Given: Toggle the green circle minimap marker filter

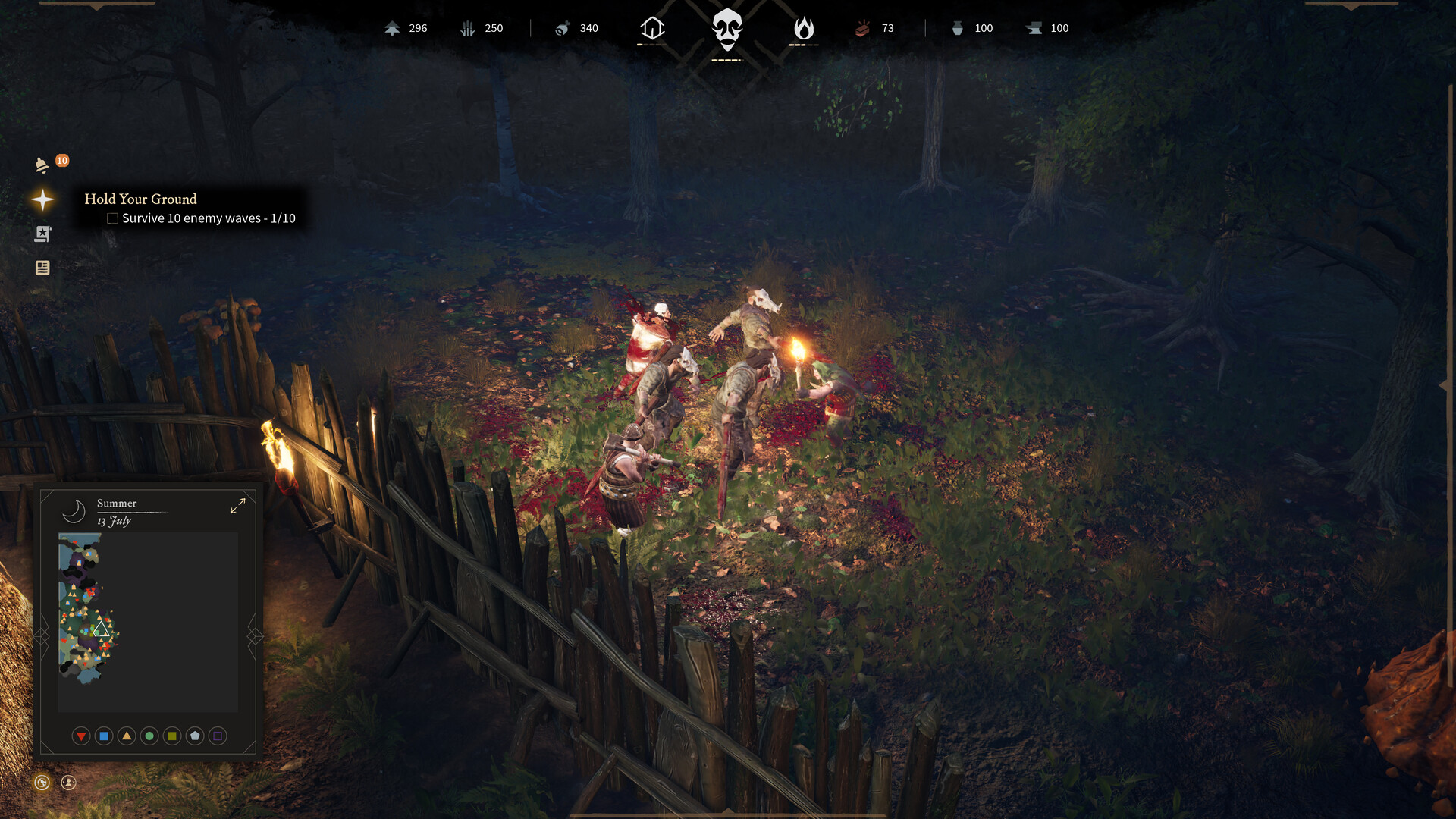Looking at the screenshot, I should pyautogui.click(x=149, y=736).
